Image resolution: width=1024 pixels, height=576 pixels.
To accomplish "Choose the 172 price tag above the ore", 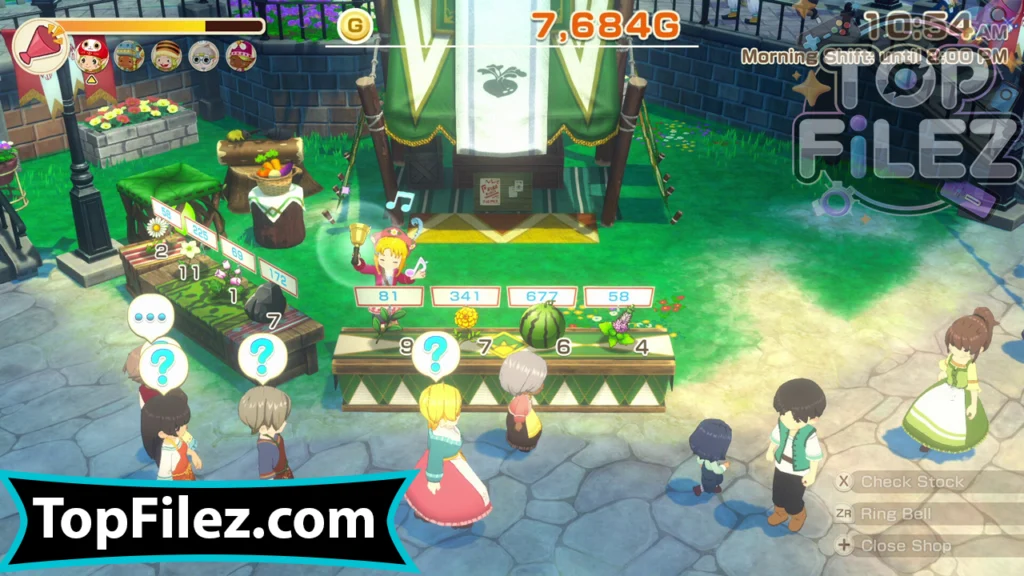I will (277, 277).
